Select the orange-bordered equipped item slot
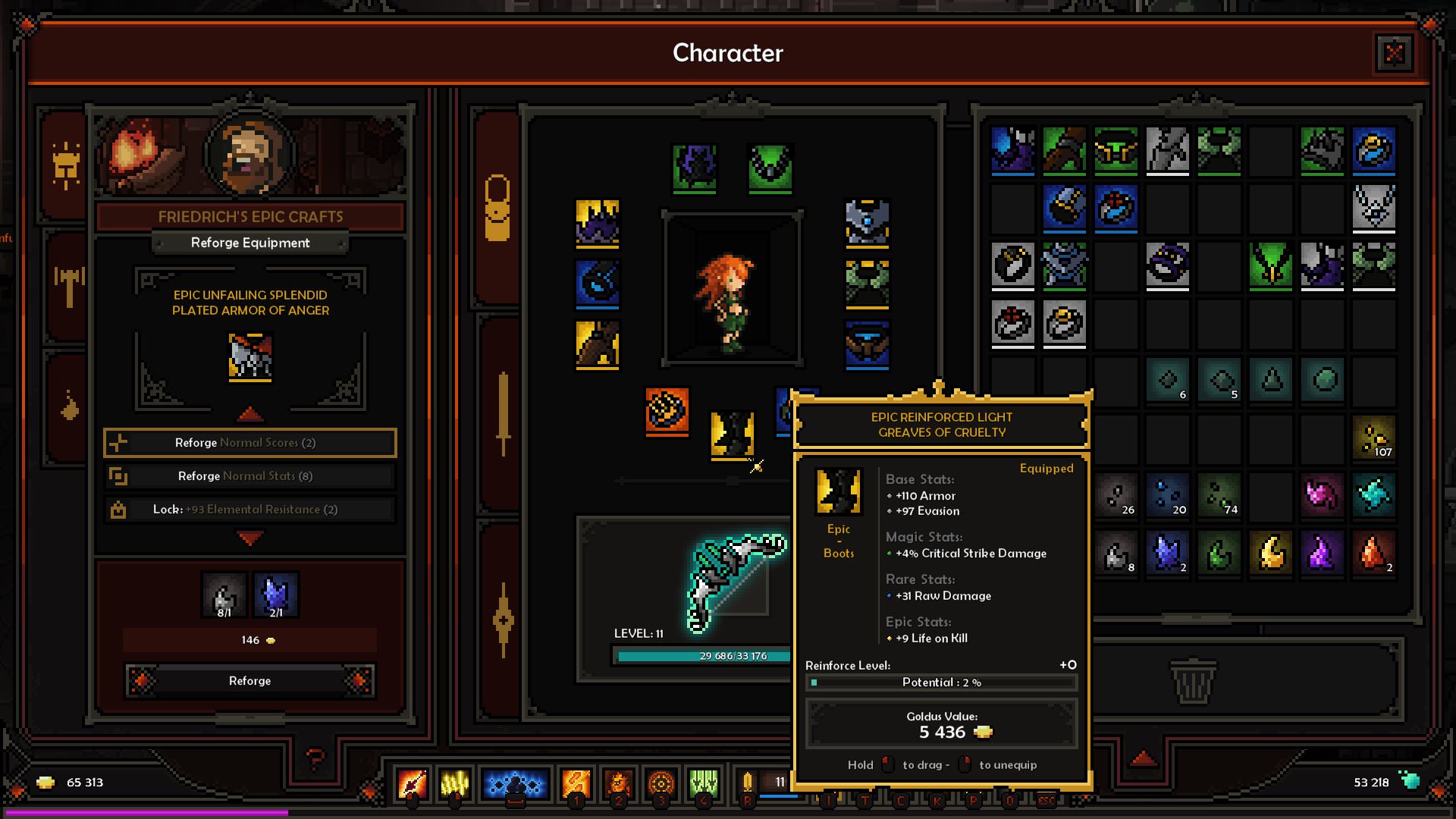The image size is (1456, 819). coord(667,411)
